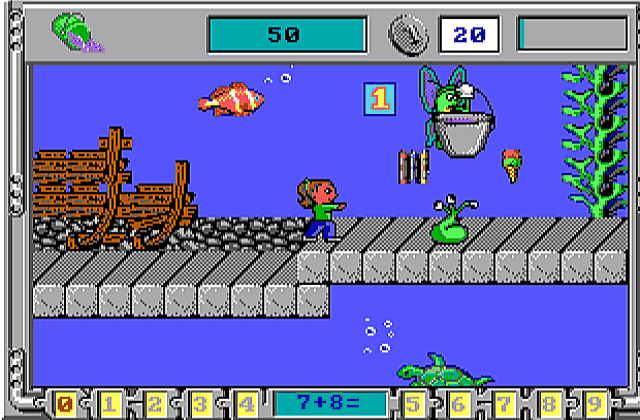Choose the number 9 answer tile
Screen dimensions: 640x420
click(x=592, y=404)
